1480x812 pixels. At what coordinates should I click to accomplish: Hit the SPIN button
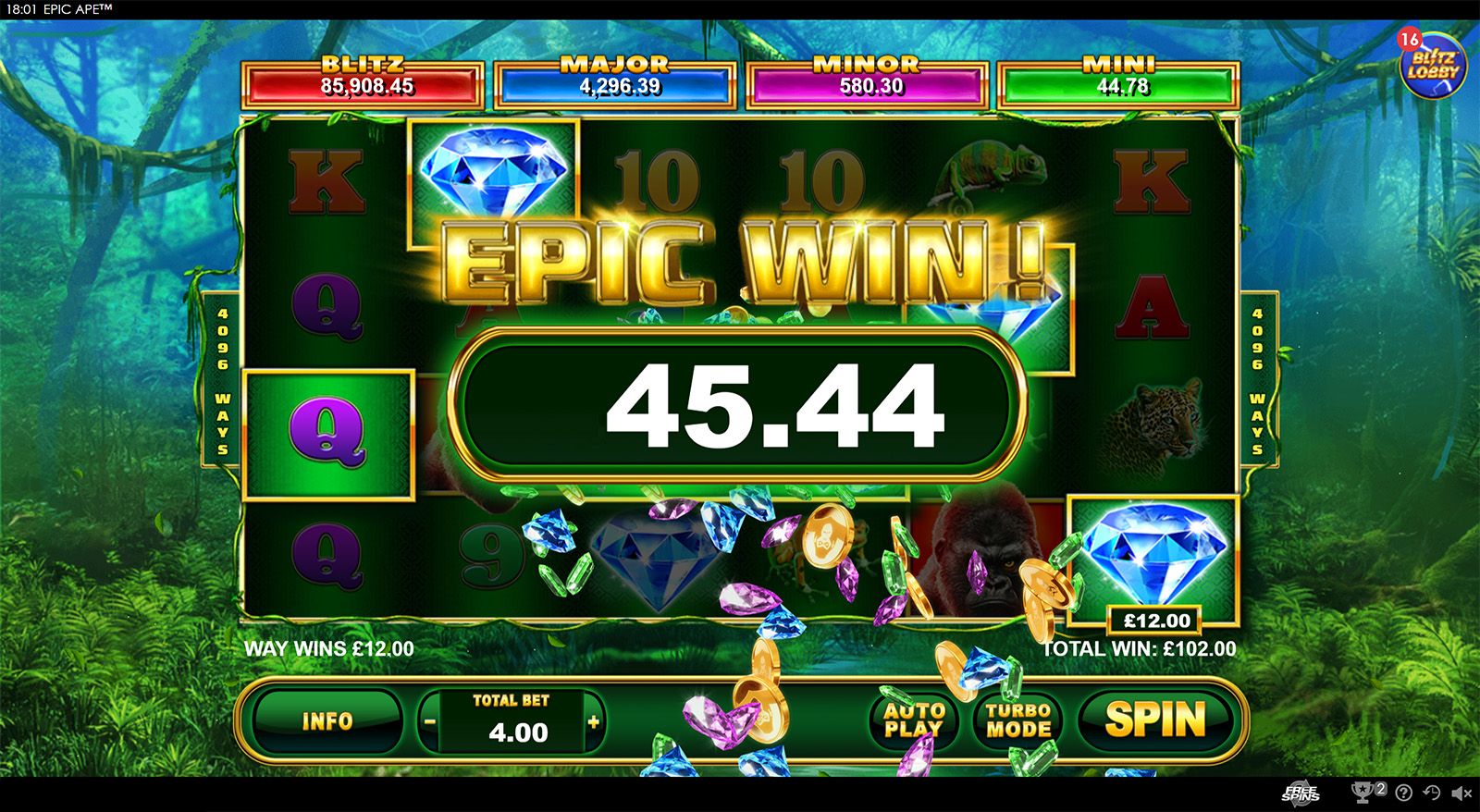tap(1155, 720)
